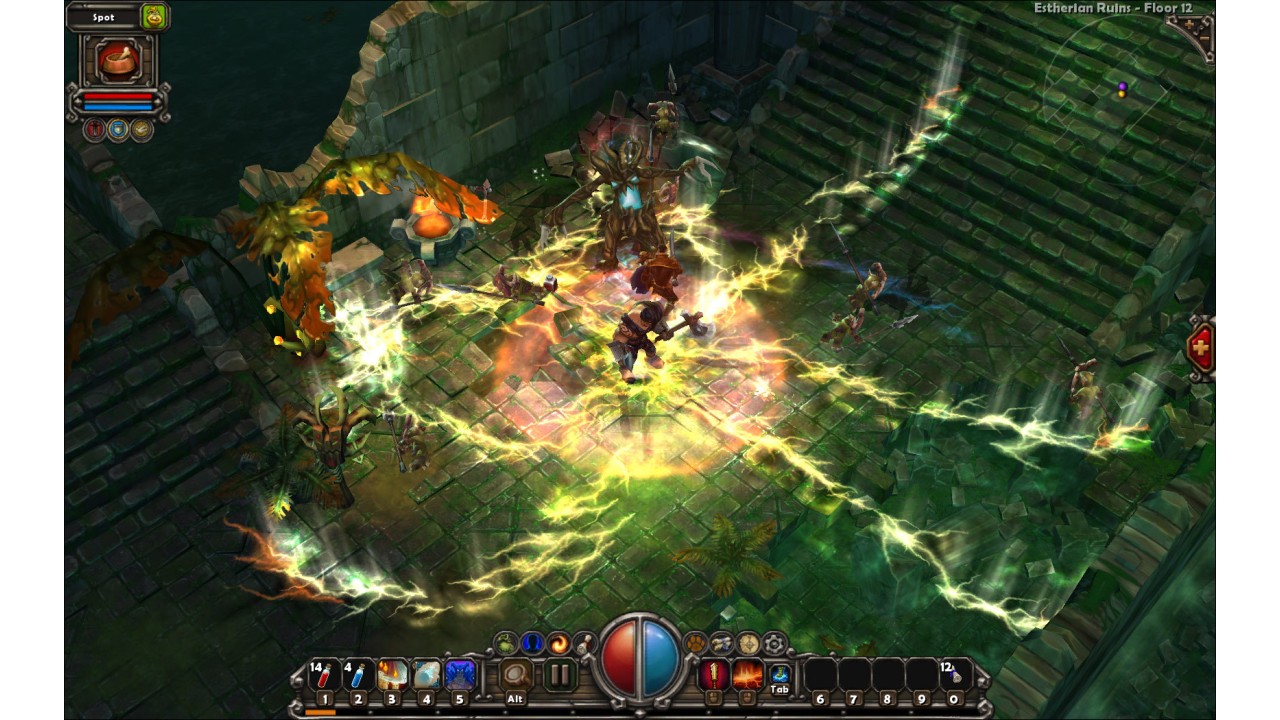Viewport: 1280px width, 720px height.
Task: Activate the flaming skill in slot 3
Action: click(392, 675)
